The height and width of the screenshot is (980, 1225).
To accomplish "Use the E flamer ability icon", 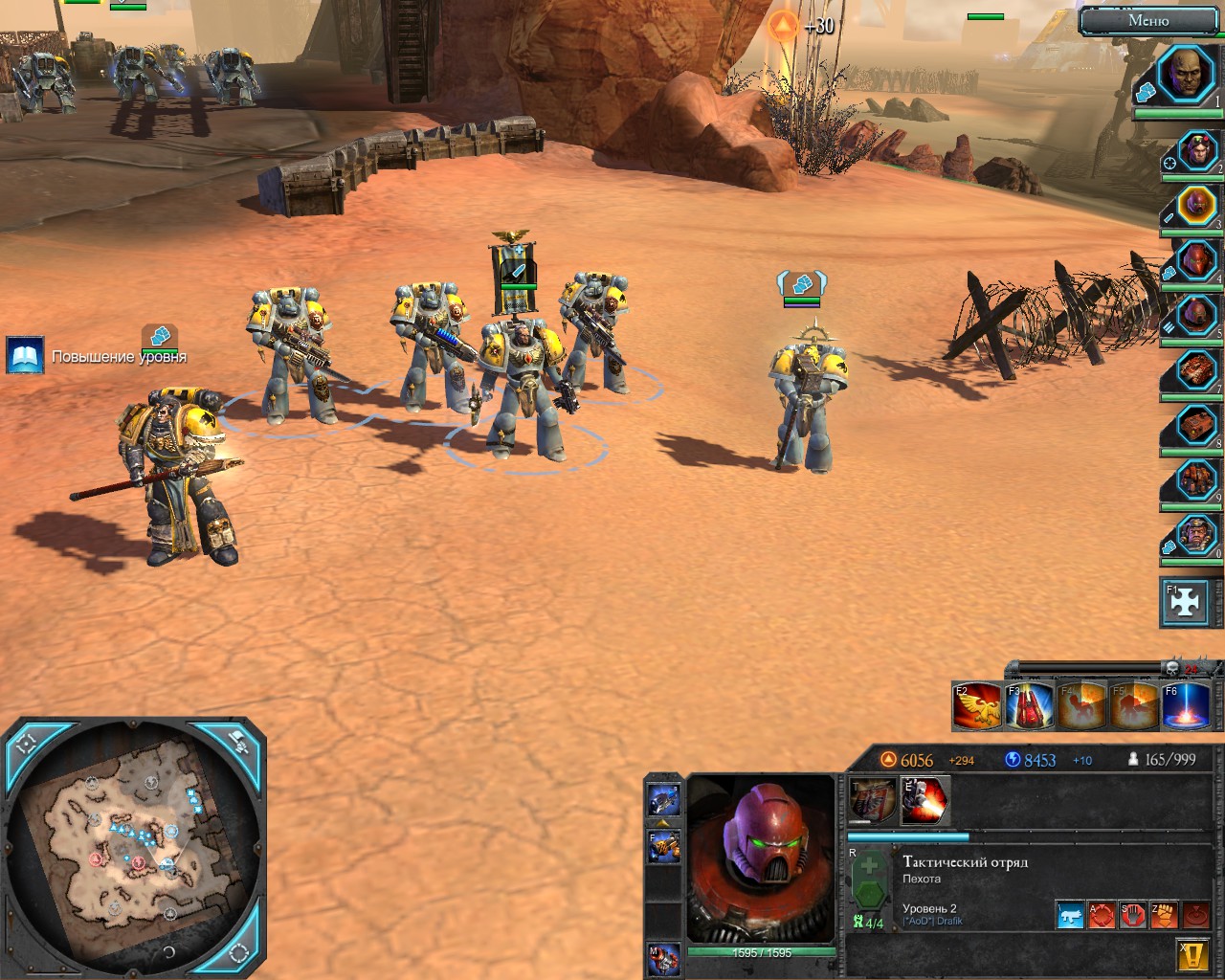I will tap(925, 800).
